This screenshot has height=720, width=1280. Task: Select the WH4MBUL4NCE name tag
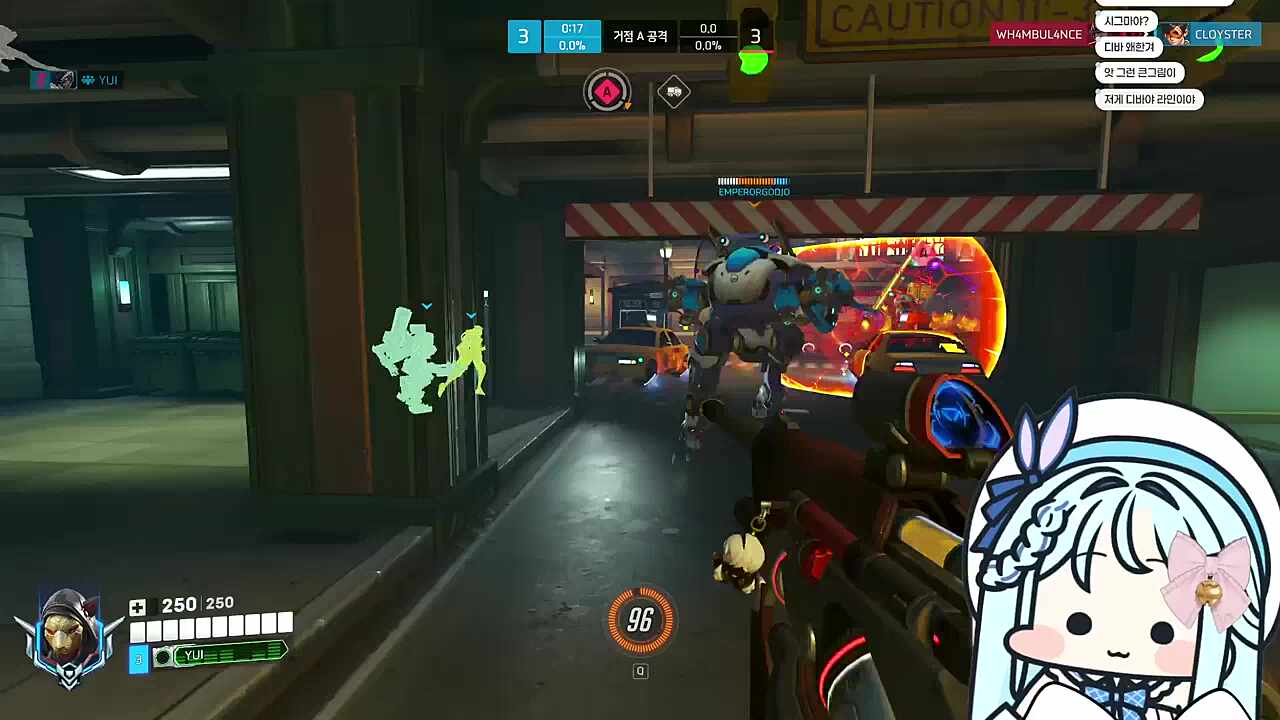click(1037, 34)
